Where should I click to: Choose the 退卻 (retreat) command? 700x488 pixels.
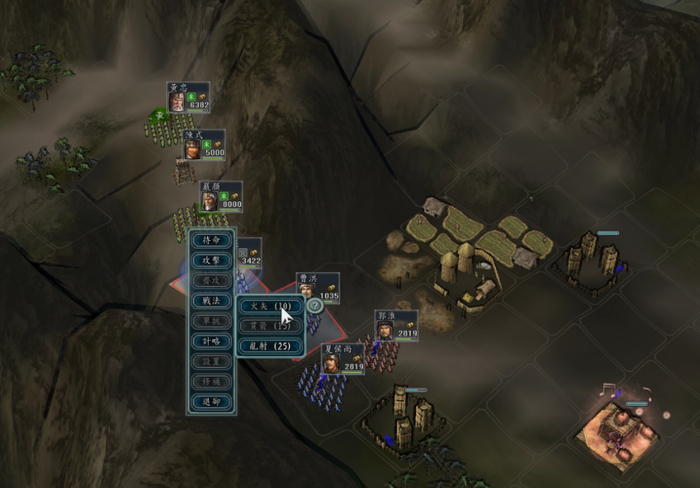[x=211, y=401]
